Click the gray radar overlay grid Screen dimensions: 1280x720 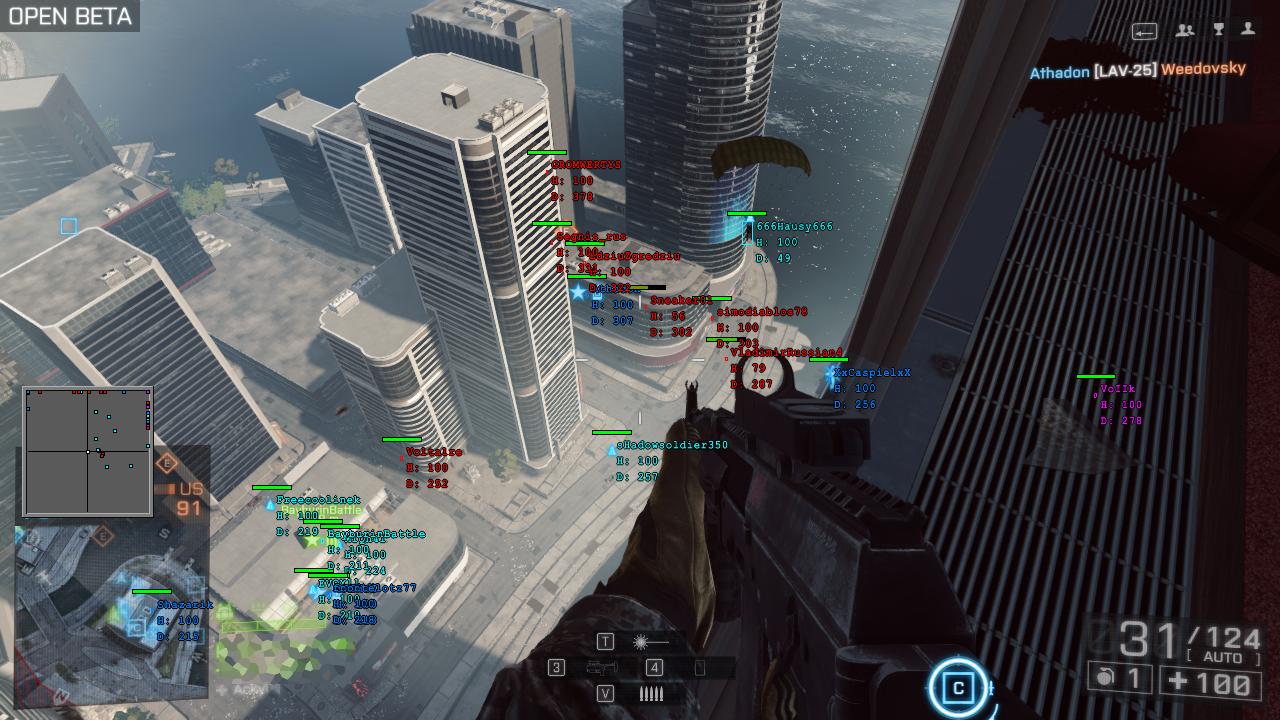(88, 451)
